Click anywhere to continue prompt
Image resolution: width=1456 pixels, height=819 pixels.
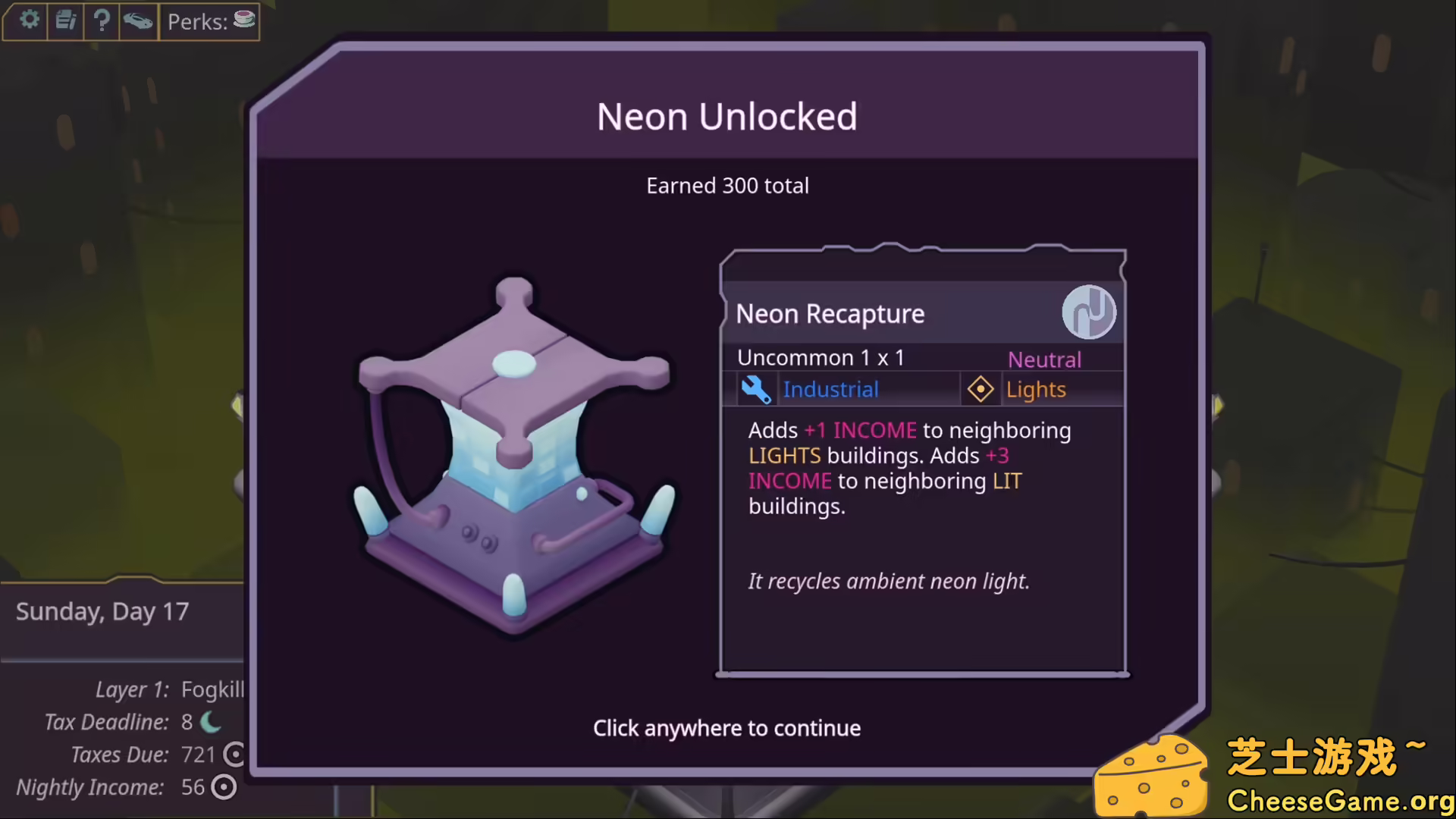coord(726,728)
